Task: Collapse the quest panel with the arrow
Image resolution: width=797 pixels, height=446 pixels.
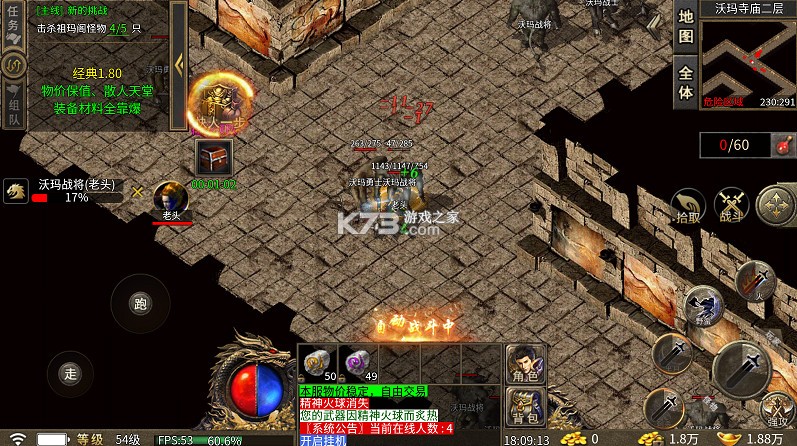Action: [x=178, y=63]
